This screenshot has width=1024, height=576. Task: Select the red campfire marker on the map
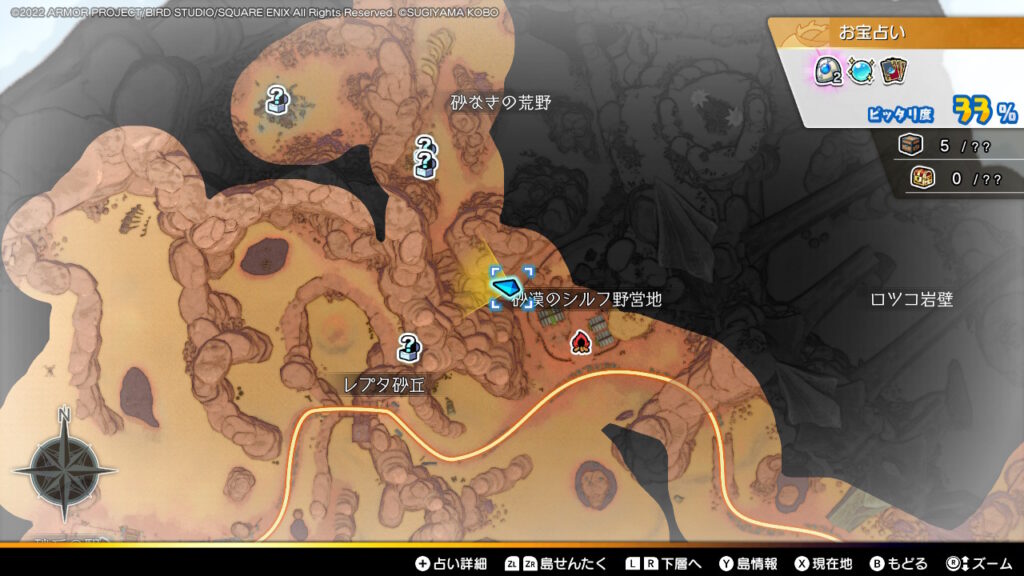[x=580, y=343]
